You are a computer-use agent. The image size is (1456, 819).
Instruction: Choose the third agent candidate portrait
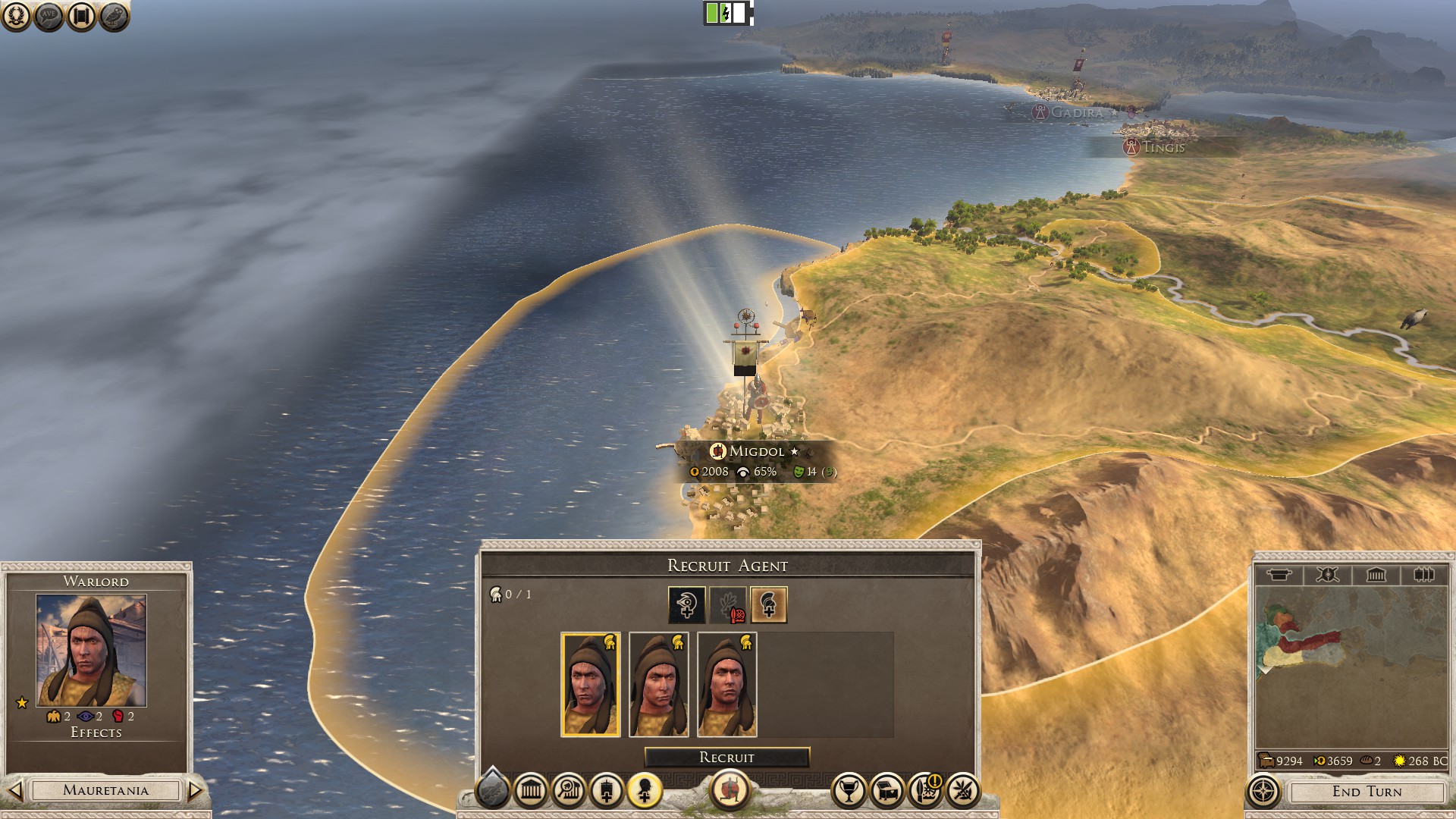point(727,685)
